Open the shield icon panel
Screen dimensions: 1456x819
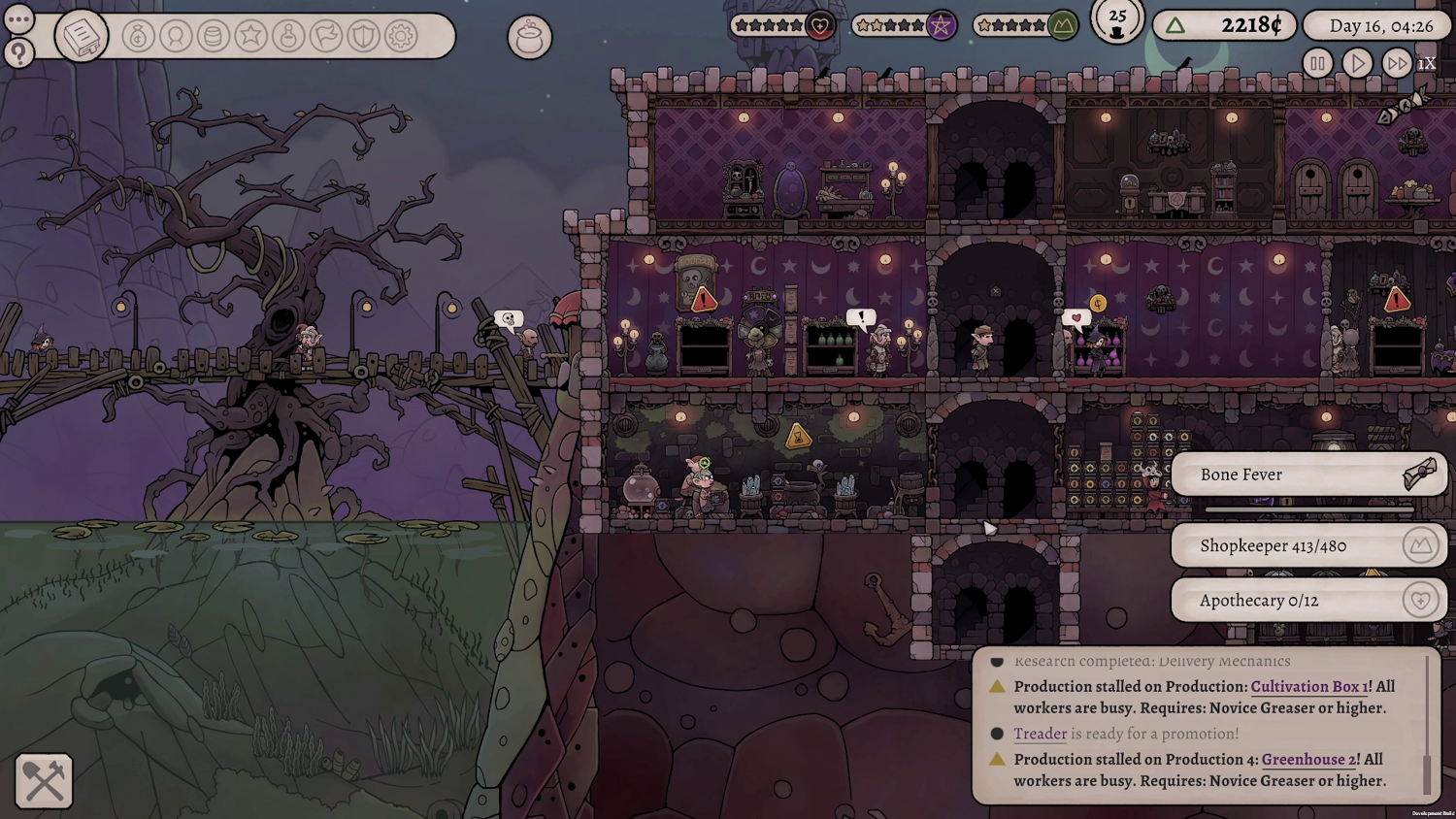pyautogui.click(x=363, y=37)
